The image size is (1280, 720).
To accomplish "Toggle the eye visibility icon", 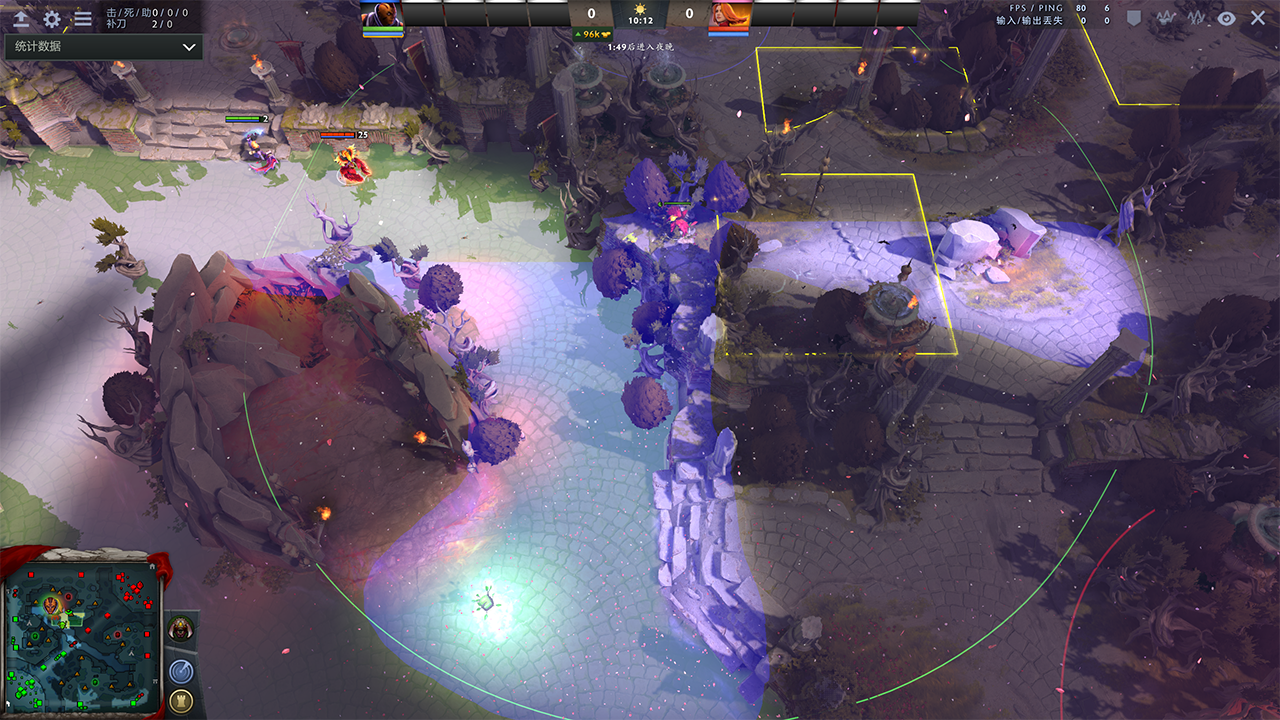I will 1226,18.
